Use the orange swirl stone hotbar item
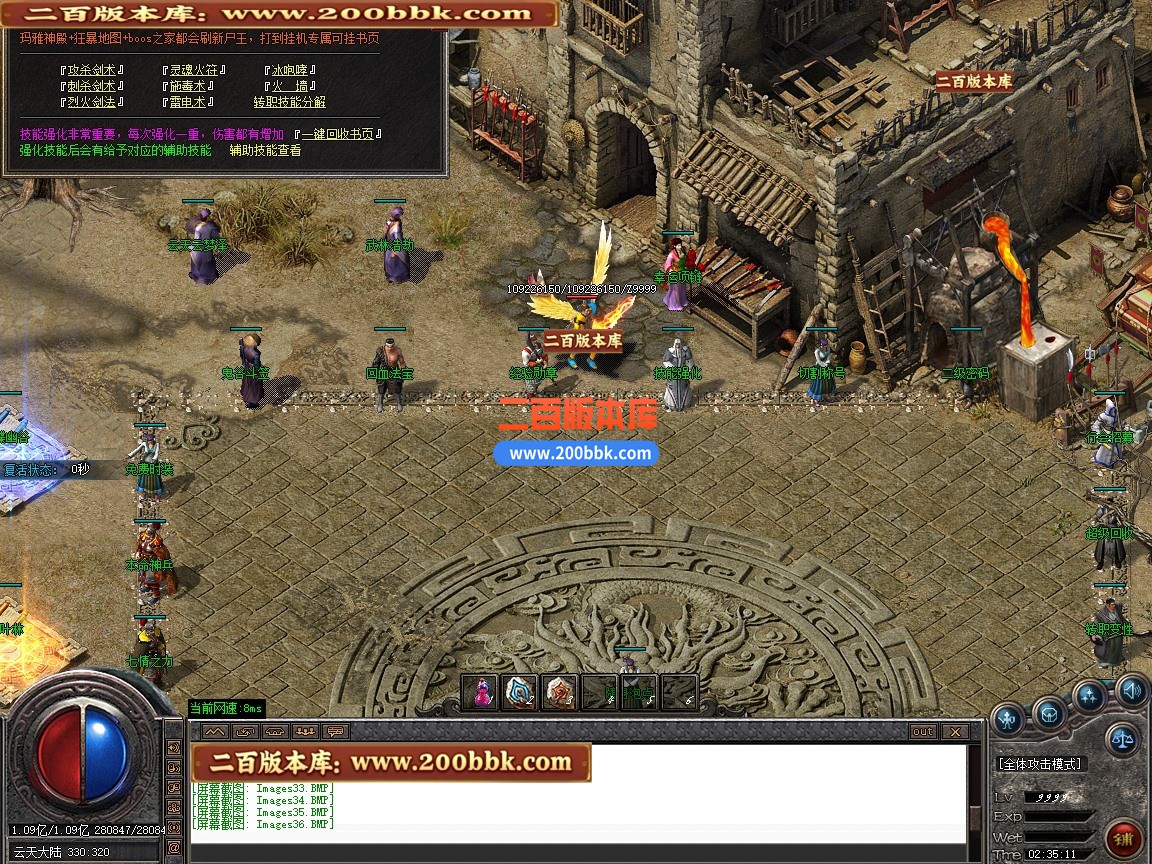Viewport: 1152px width, 864px height. click(x=559, y=692)
